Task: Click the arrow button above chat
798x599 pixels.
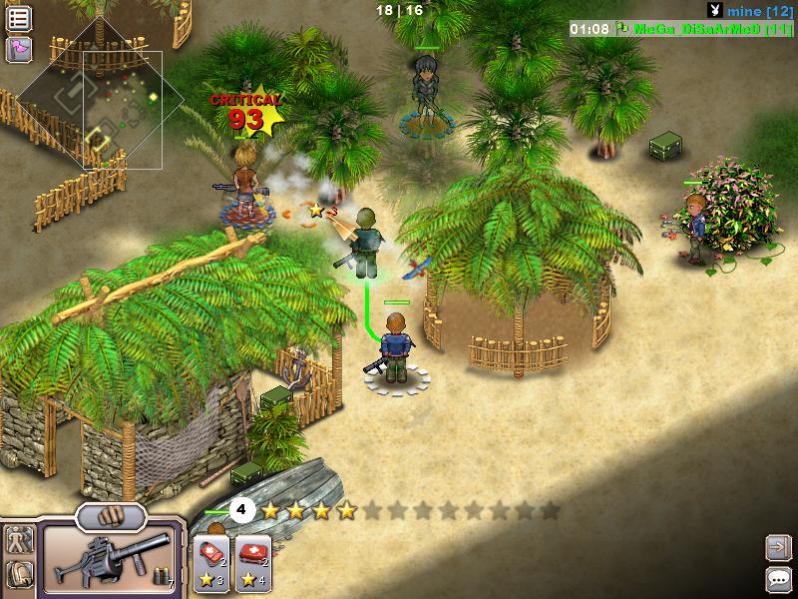Action: point(778,546)
